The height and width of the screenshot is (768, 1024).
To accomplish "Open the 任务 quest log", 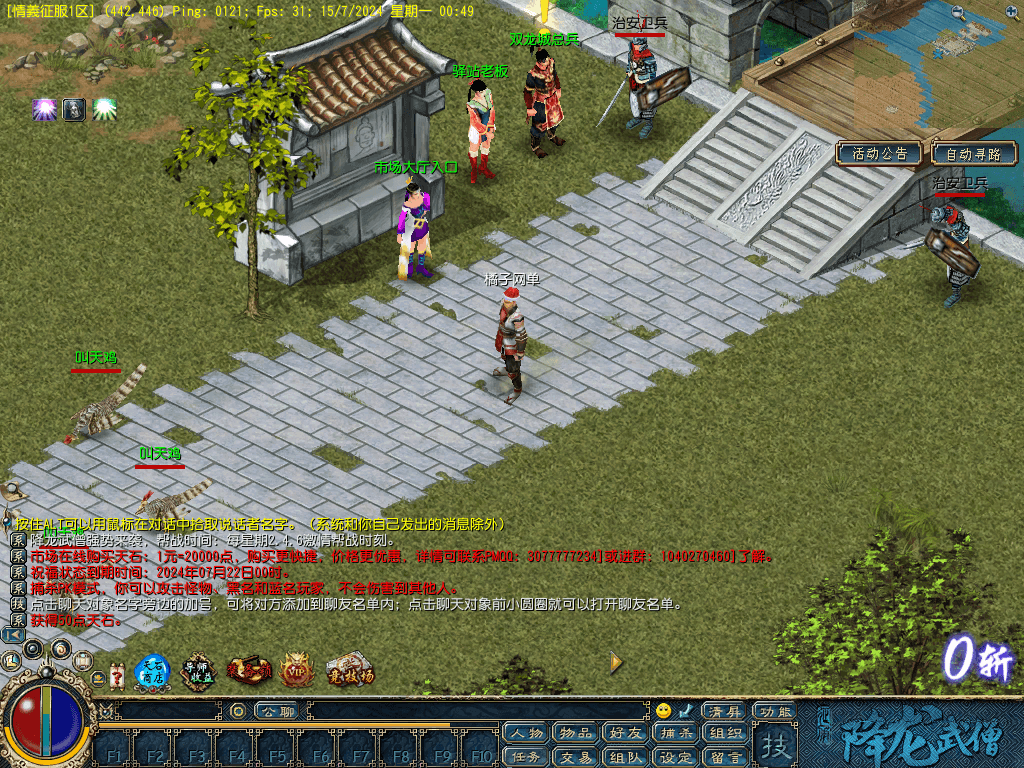I will 526,757.
